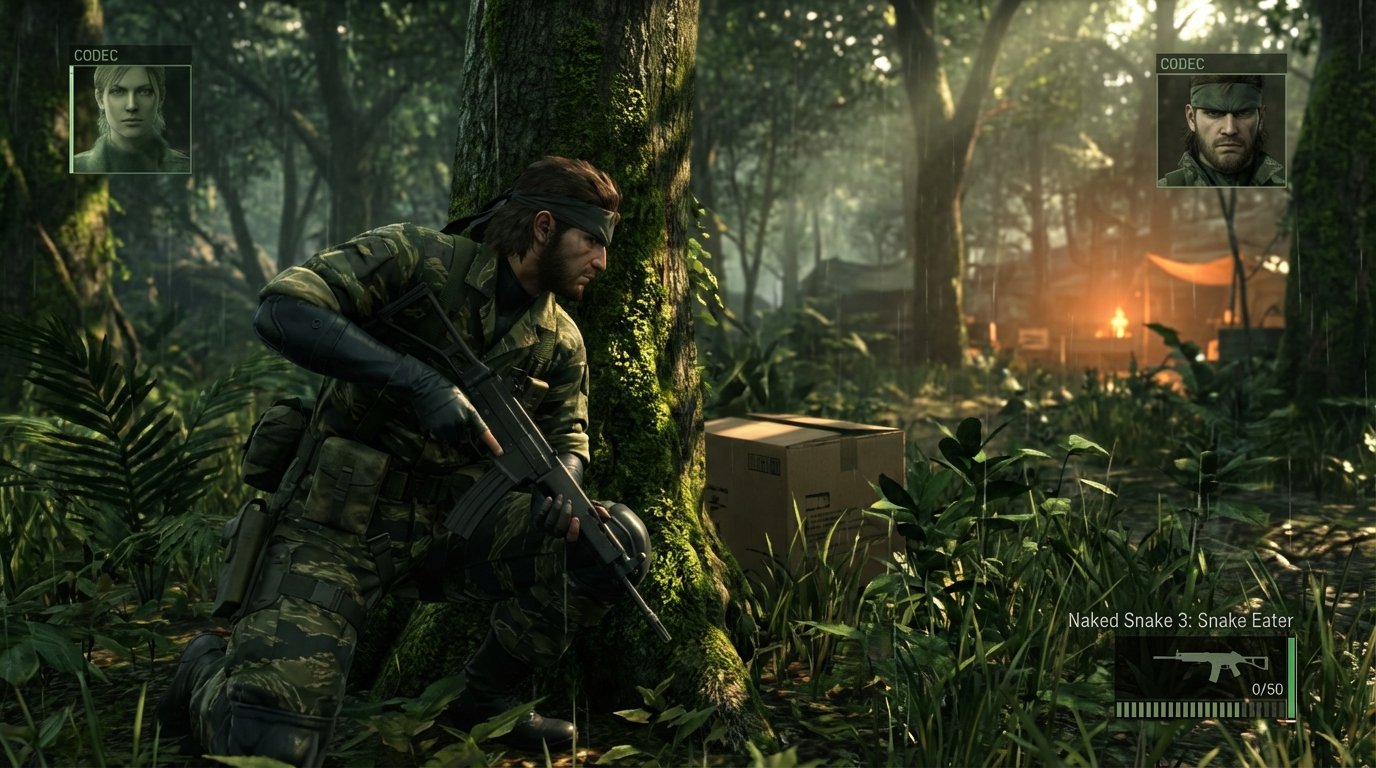Image resolution: width=1376 pixels, height=768 pixels.
Task: Click the CODEC label above the woman's portrait
Action: point(94,55)
